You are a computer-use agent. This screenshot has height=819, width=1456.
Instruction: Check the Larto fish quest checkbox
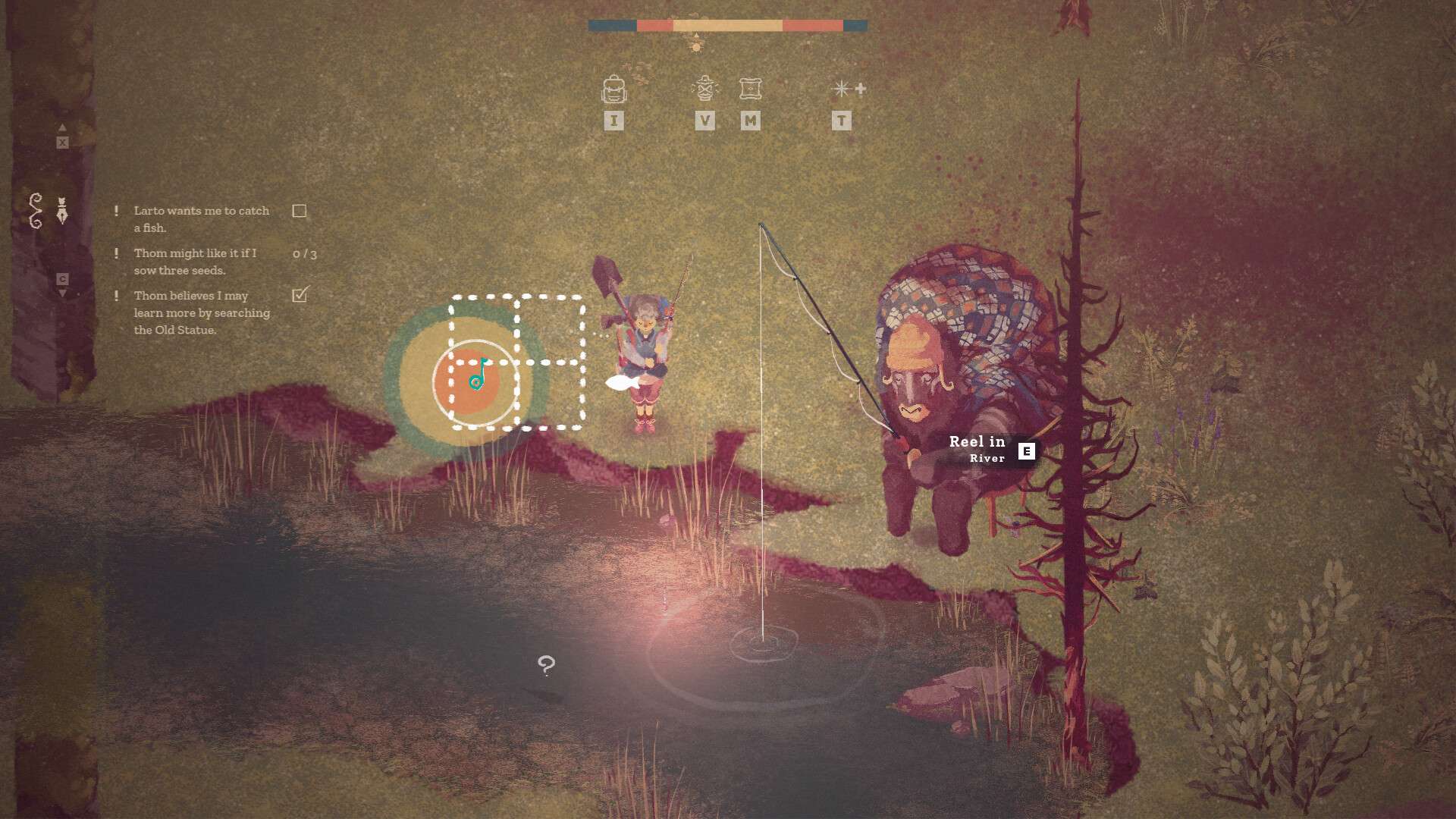[x=300, y=210]
